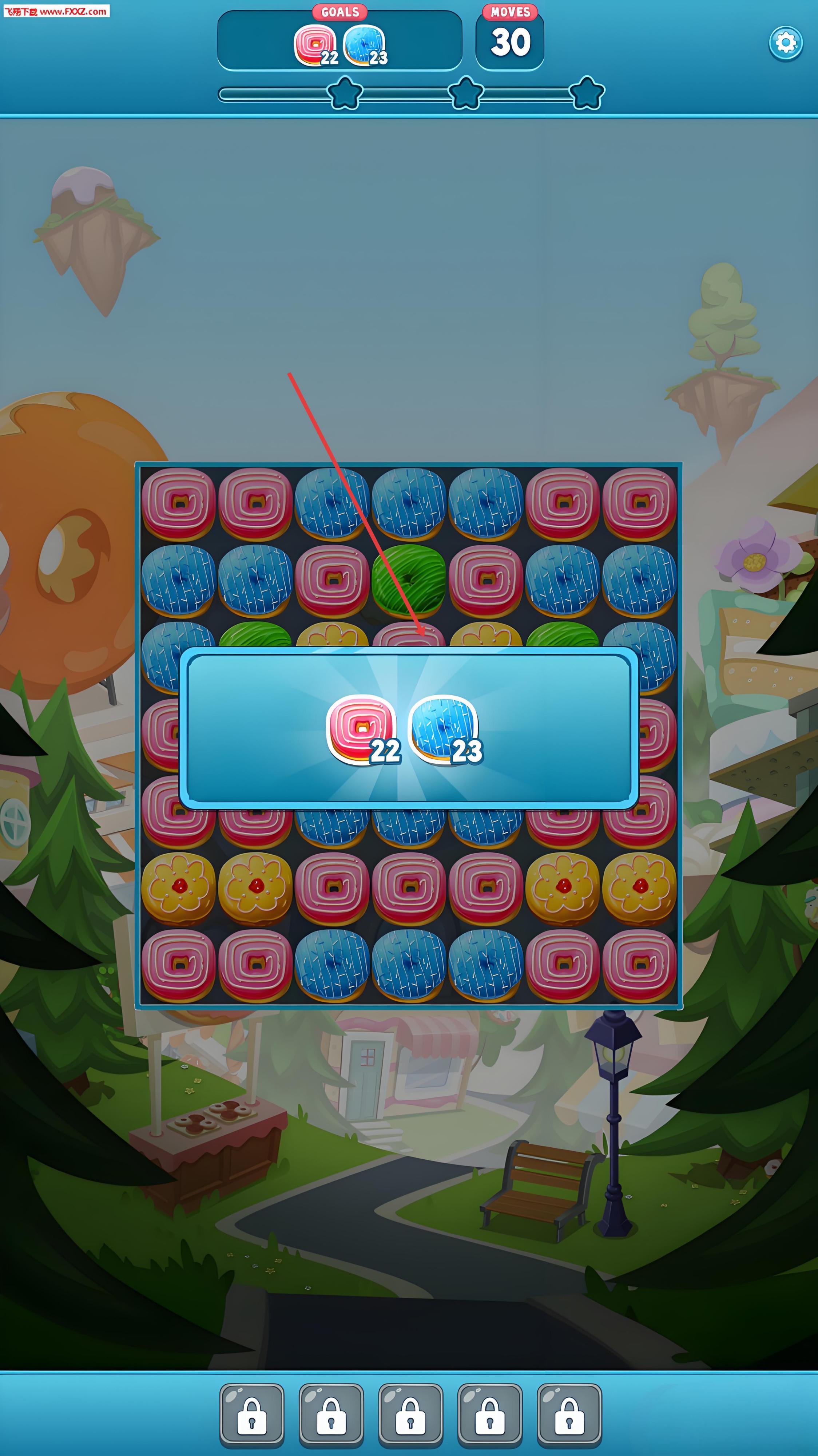Tap the pink donut icon in center popup
Screen dimensions: 818x1456
360,727
